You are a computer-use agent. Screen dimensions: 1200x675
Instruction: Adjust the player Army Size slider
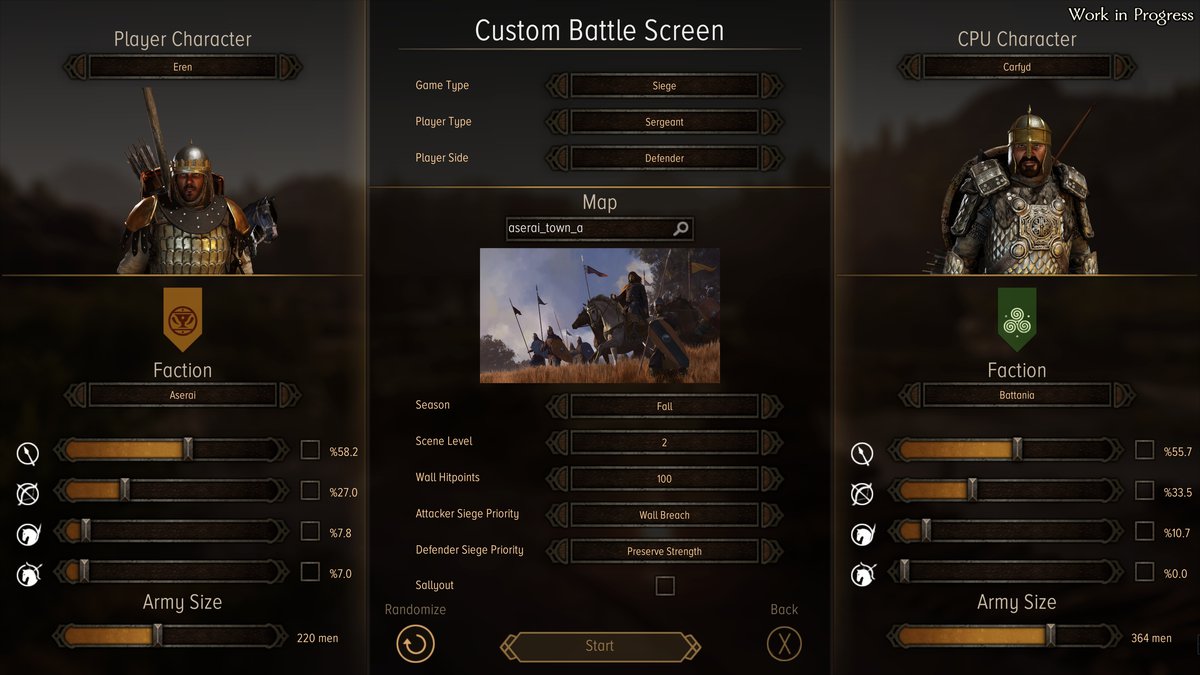pos(157,636)
